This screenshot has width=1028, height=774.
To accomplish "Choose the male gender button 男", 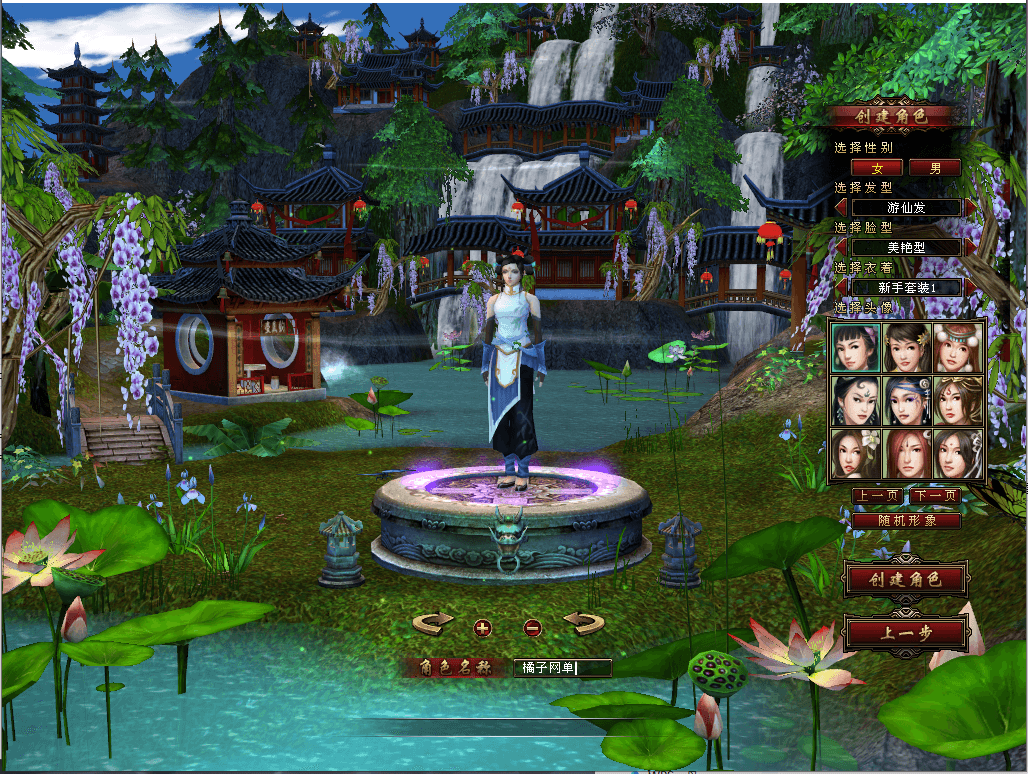I will [935, 168].
